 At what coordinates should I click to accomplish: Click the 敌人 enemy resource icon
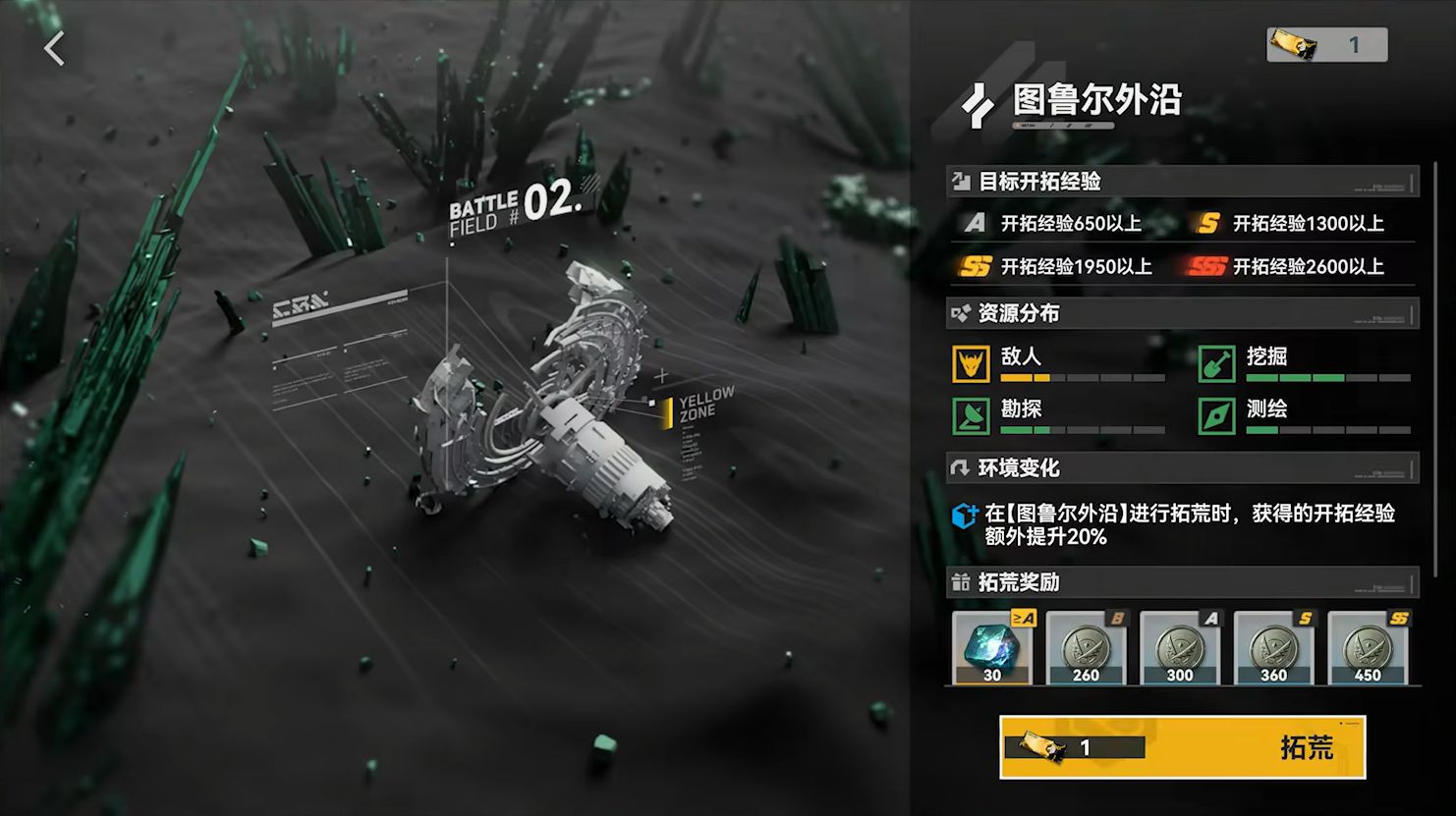(971, 363)
